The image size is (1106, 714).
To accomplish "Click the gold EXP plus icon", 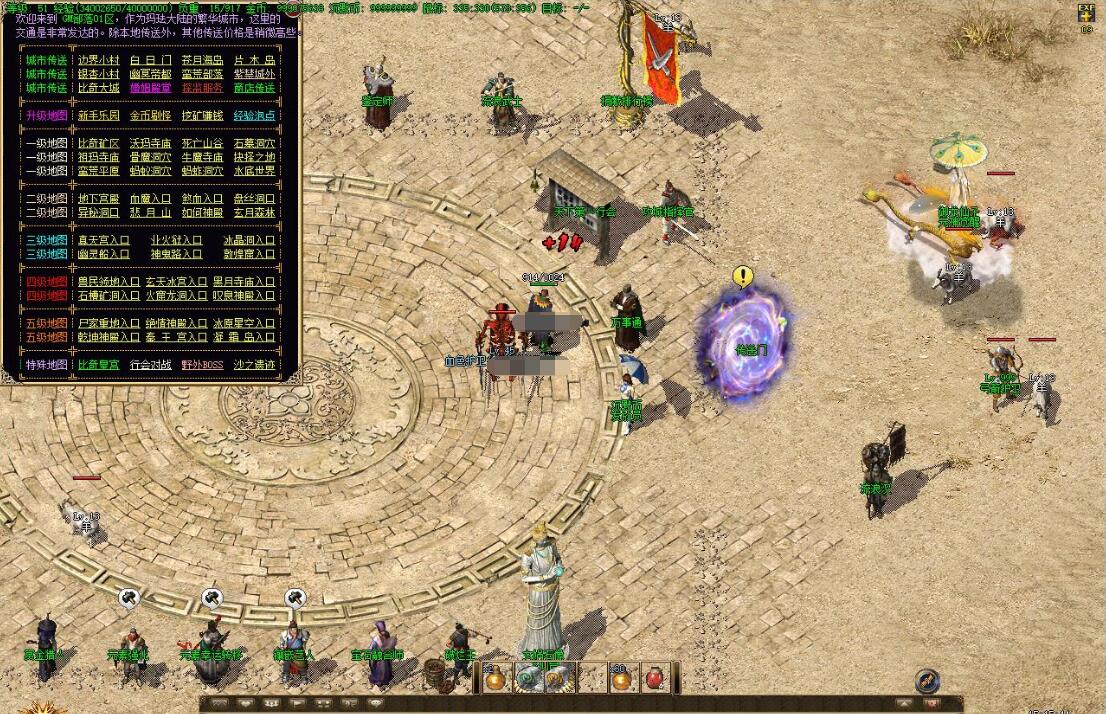I will point(1086,13).
